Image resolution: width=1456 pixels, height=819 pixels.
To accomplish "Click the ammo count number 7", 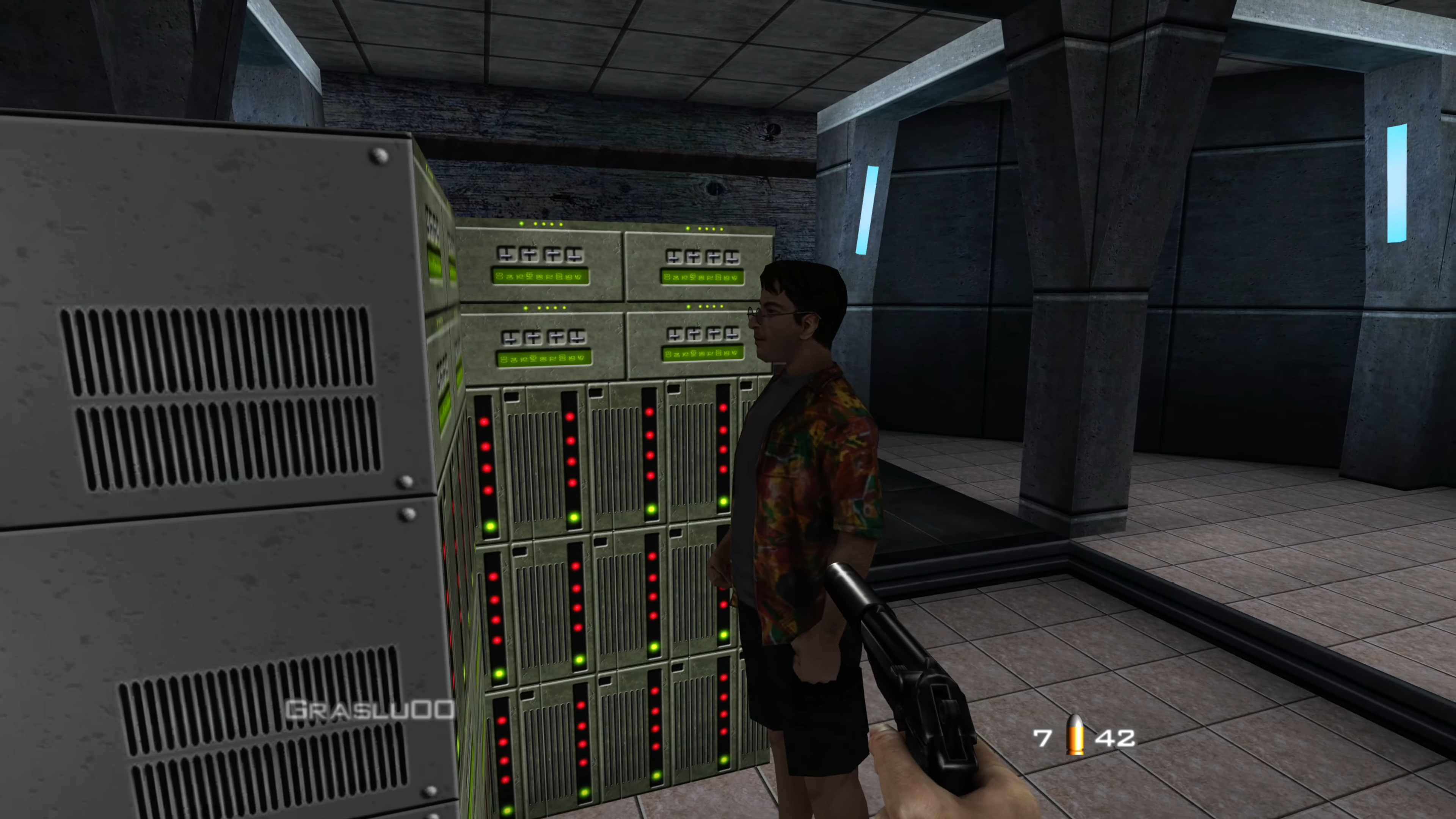I will click(1043, 737).
